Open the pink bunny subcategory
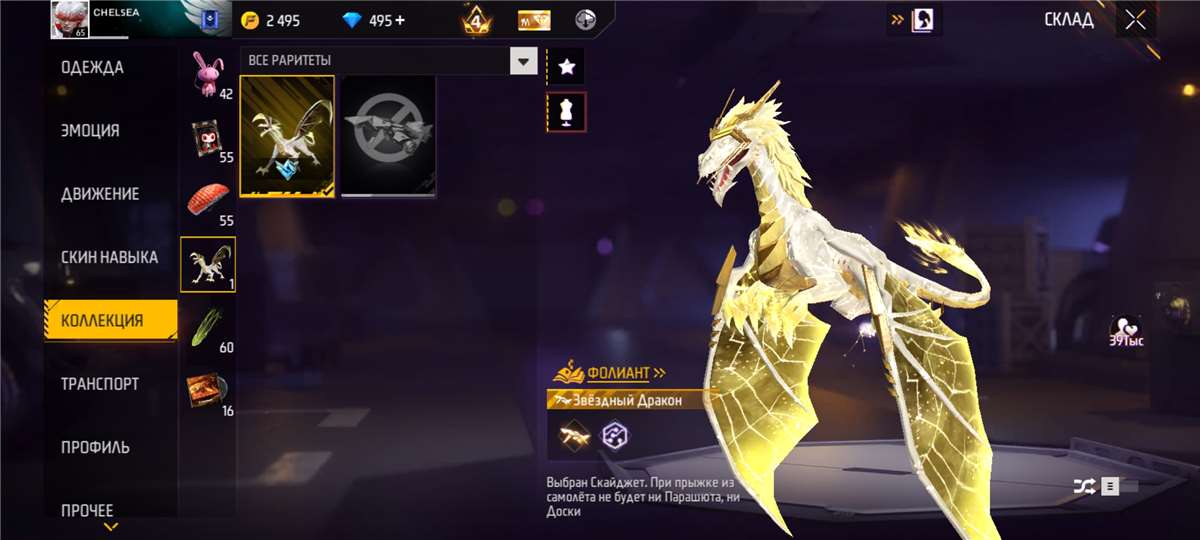Viewport: 1200px width, 540px height. 209,74
